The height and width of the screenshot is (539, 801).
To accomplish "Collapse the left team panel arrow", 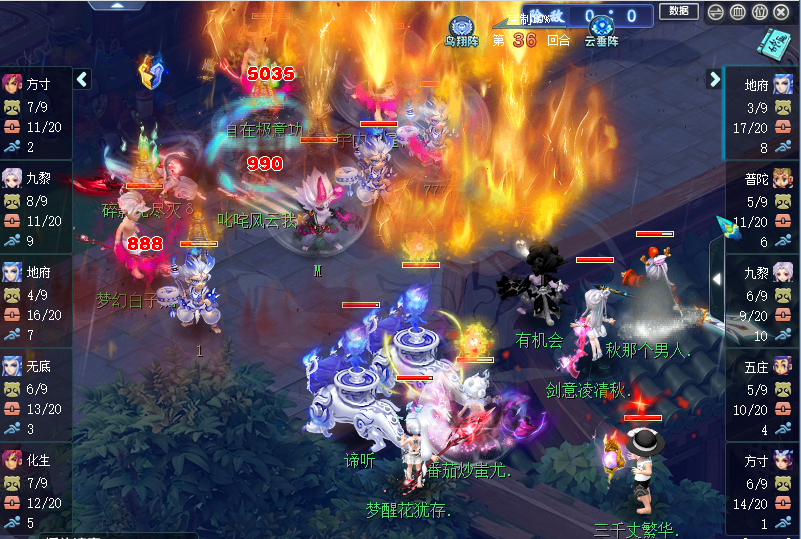I will tap(83, 79).
